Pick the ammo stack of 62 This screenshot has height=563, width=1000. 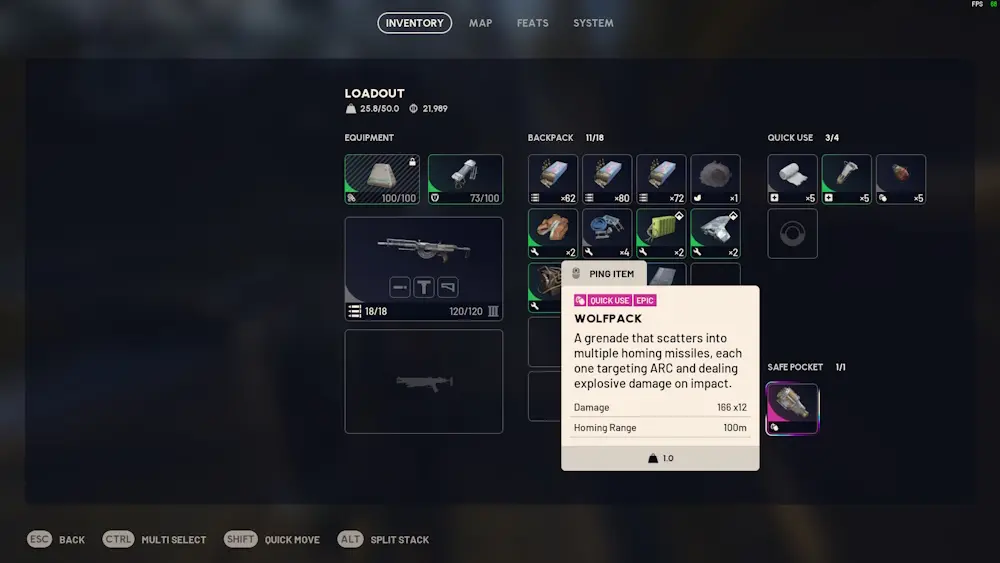pyautogui.click(x=553, y=179)
